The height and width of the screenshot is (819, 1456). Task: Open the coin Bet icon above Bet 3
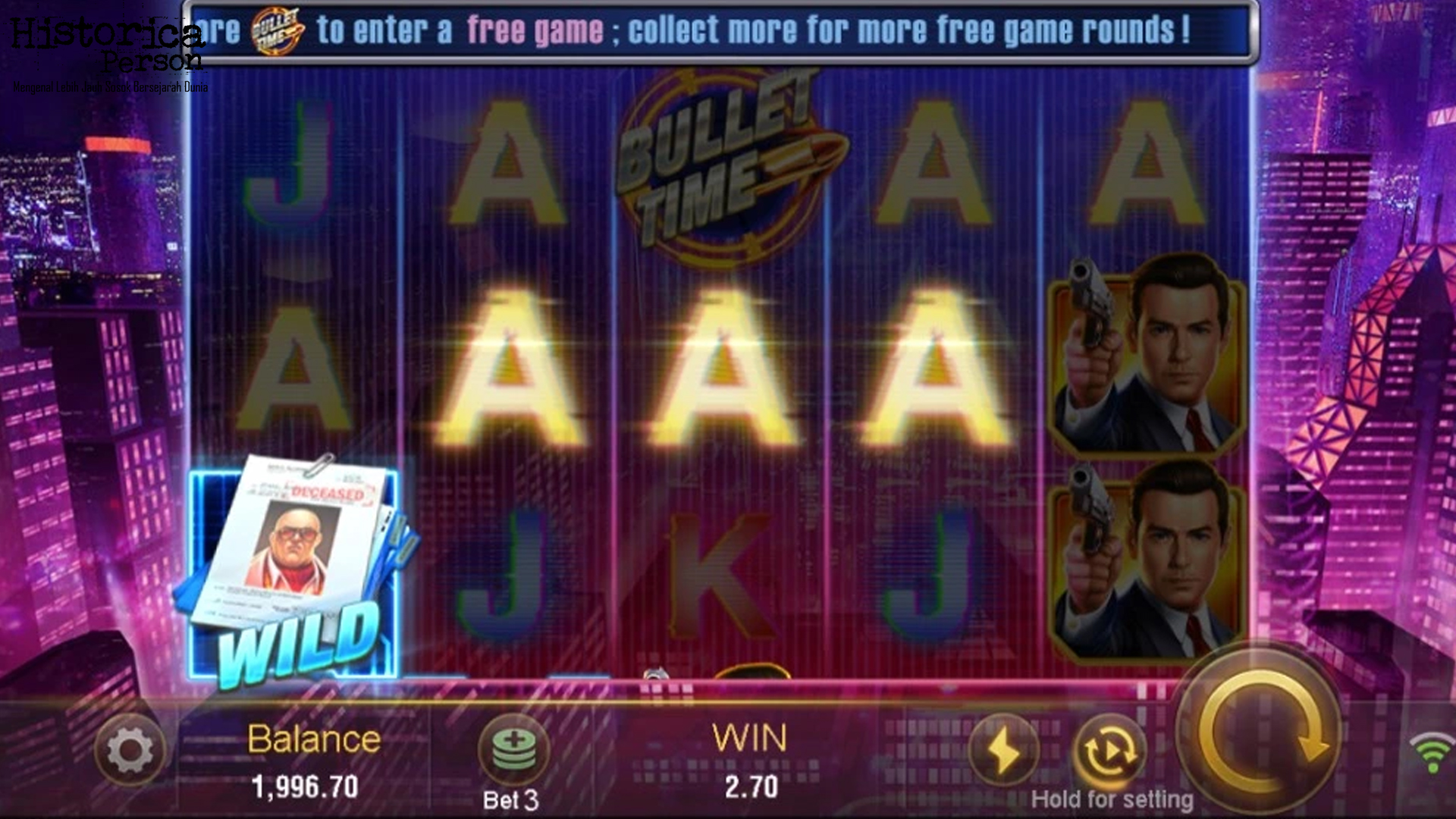(x=513, y=749)
